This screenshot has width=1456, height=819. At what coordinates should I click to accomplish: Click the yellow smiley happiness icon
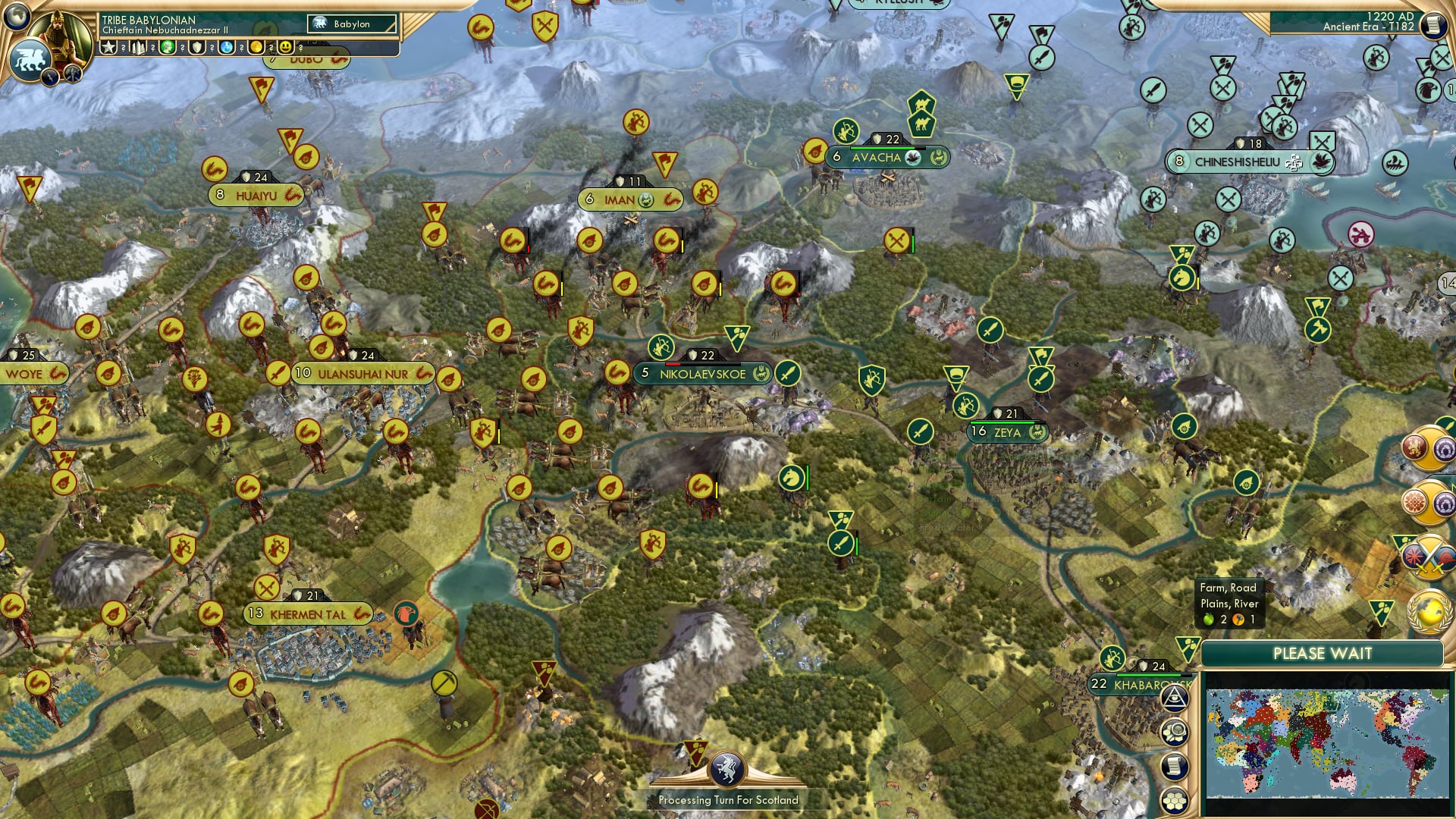point(285,48)
